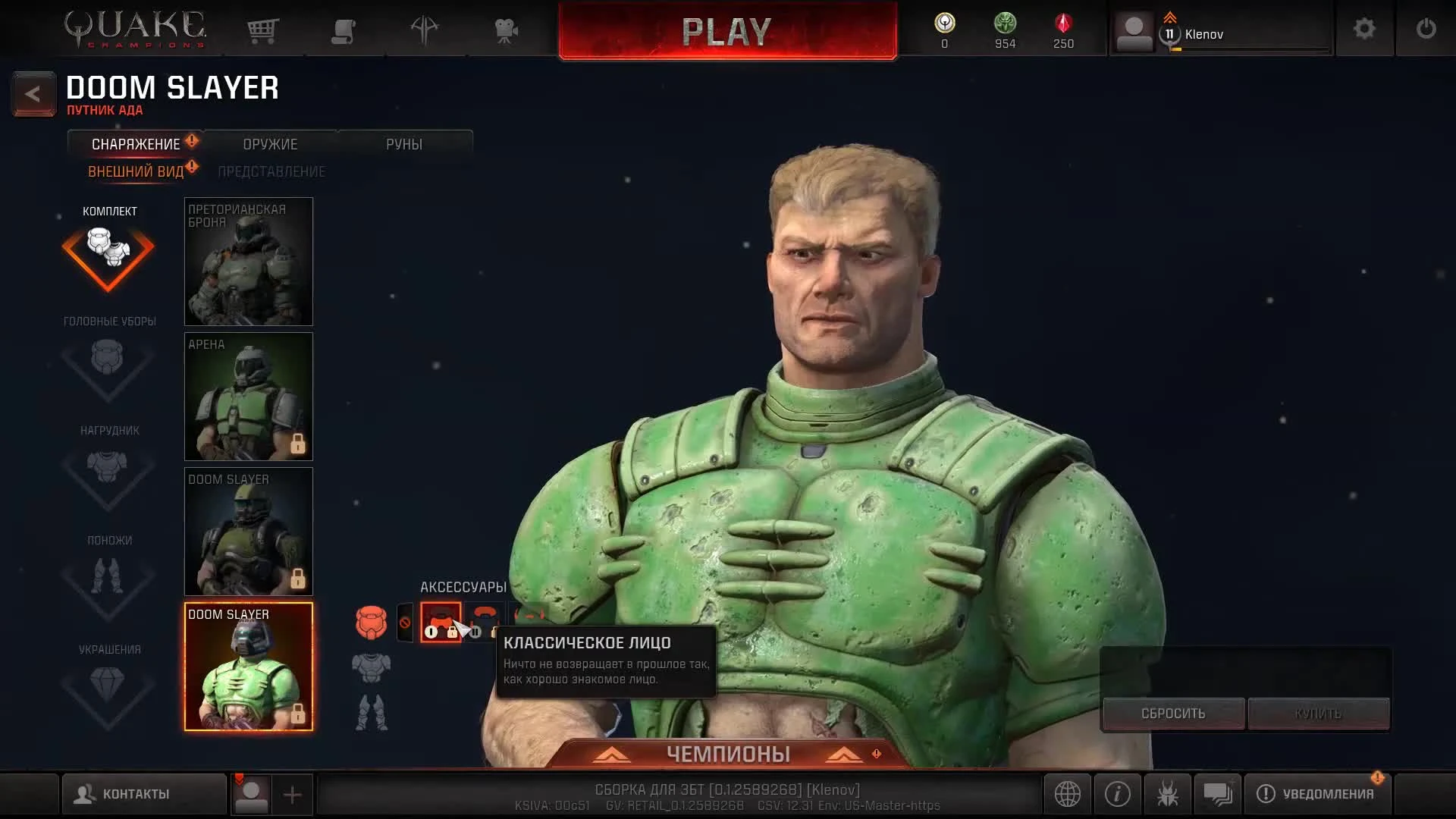This screenshot has width=1456, height=819.
Task: Click the СБРОСИТЬ button
Action: point(1172,713)
